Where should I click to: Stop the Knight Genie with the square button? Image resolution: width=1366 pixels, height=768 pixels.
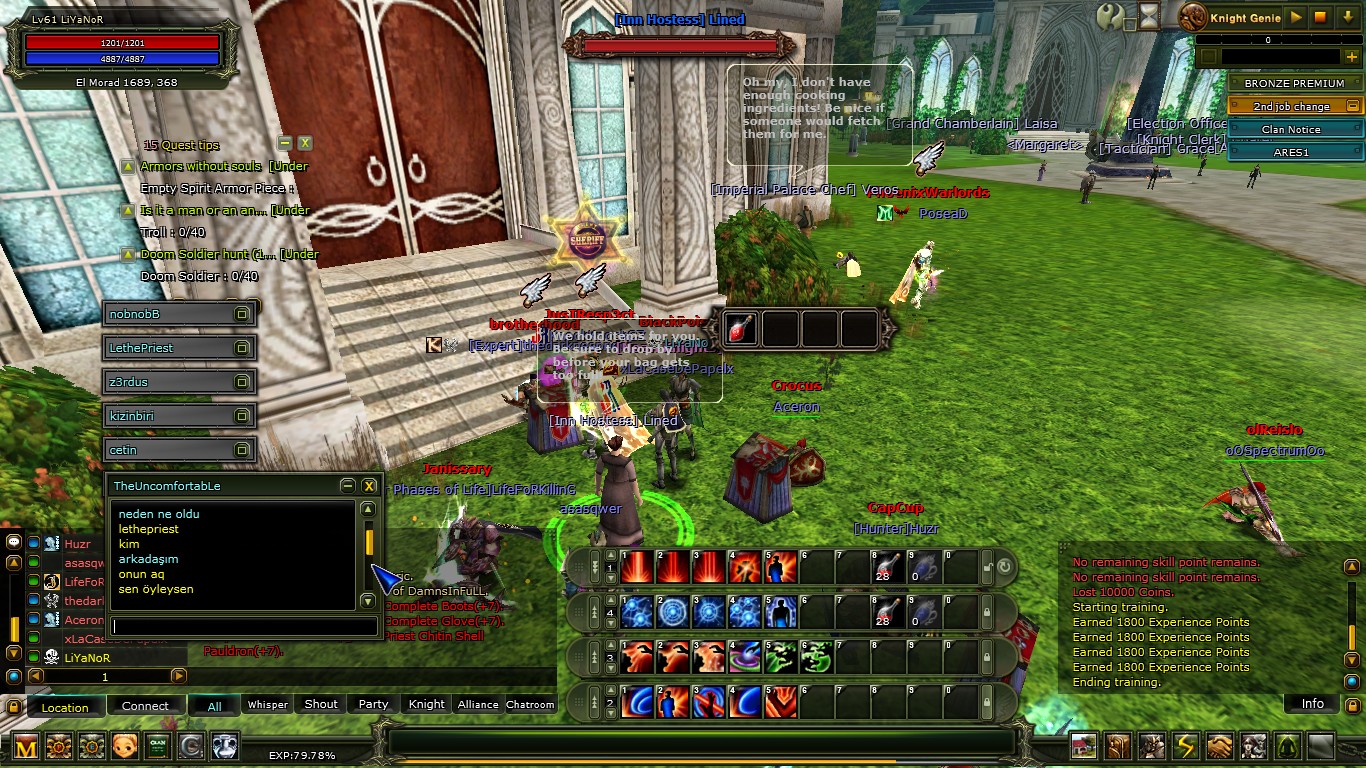point(1320,17)
